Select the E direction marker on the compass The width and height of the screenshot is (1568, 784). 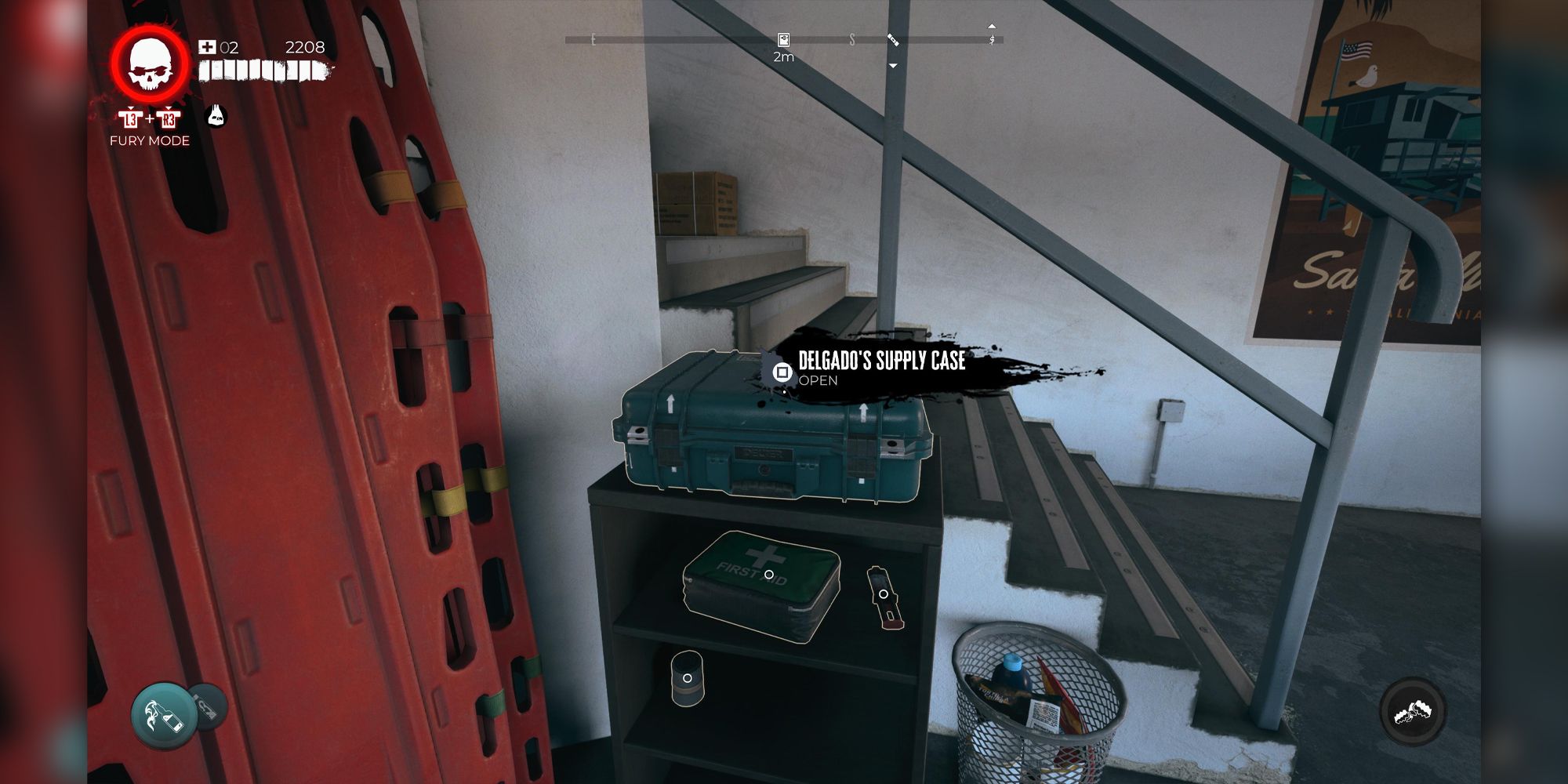[x=592, y=39]
